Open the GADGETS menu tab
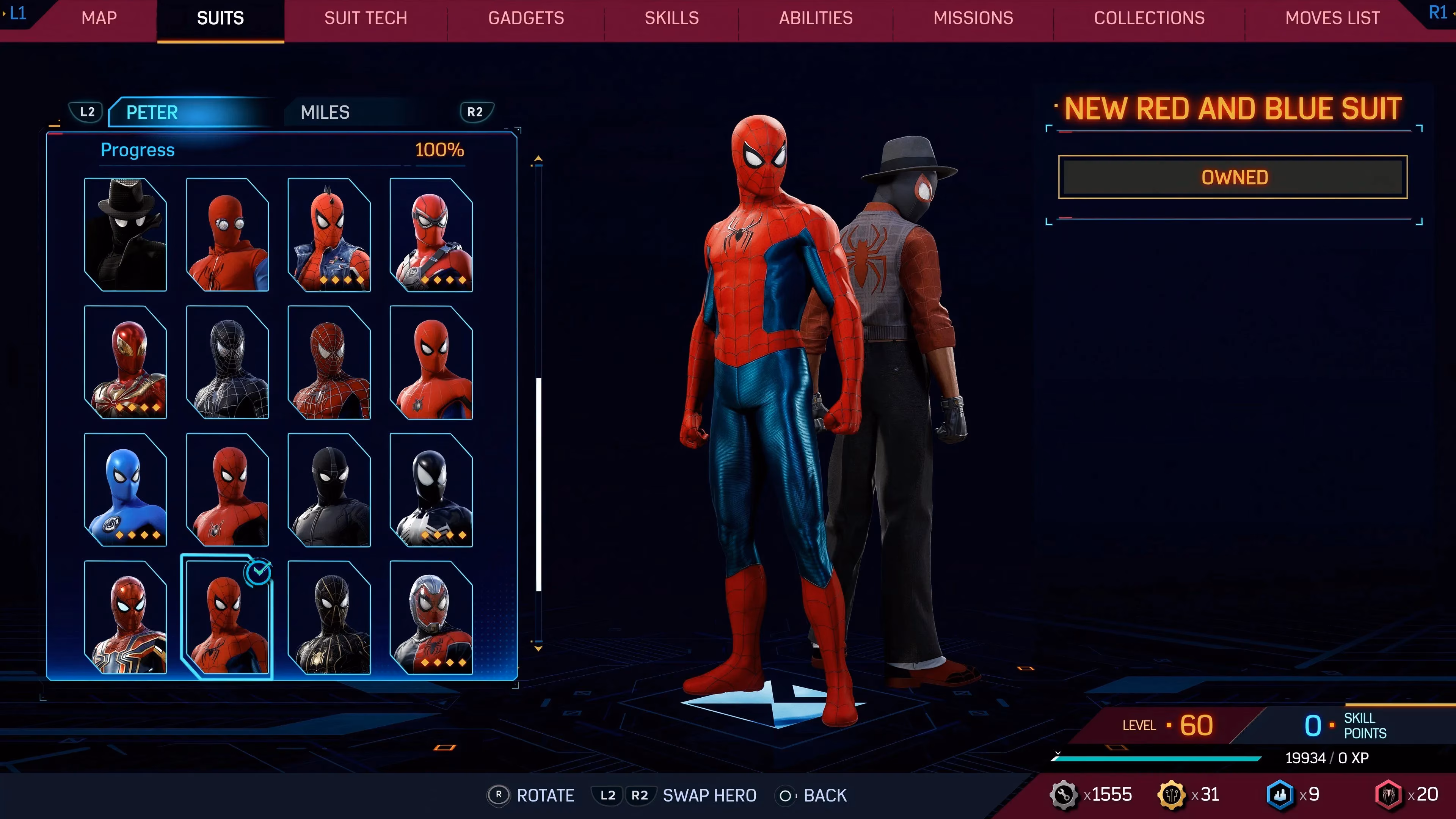The height and width of the screenshot is (819, 1456). (526, 18)
